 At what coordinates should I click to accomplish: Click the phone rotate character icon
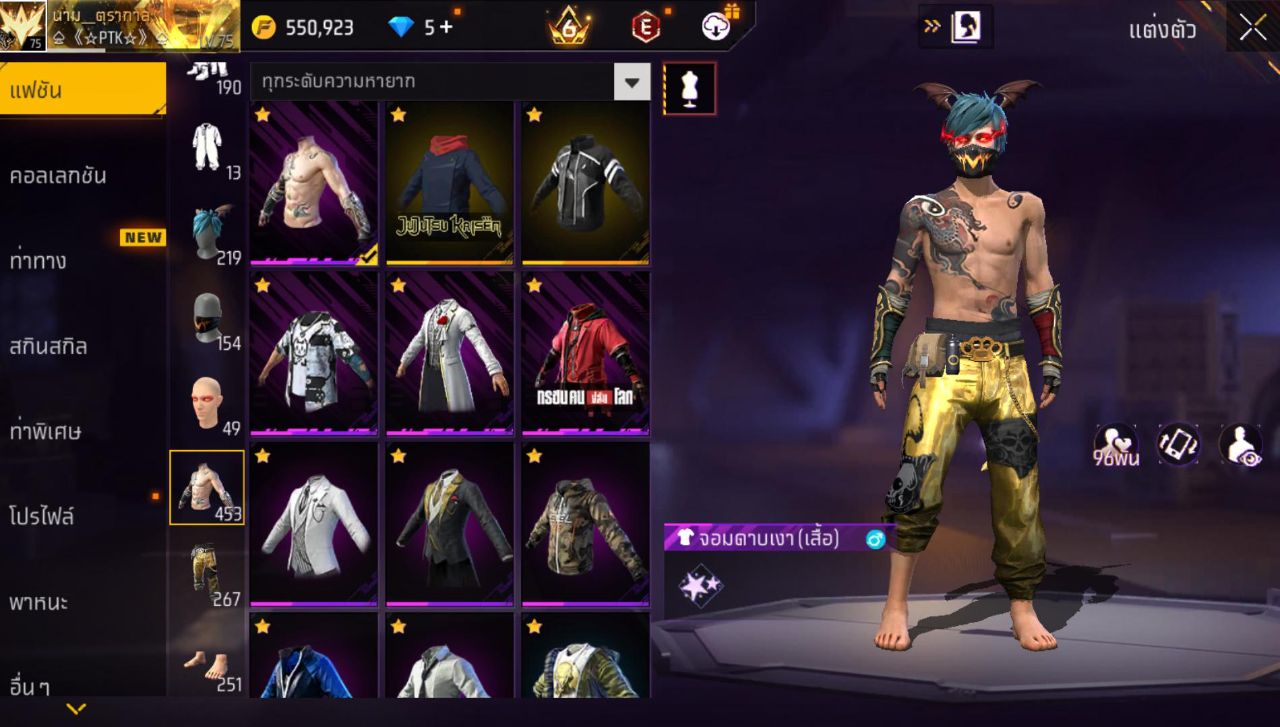[x=1176, y=442]
